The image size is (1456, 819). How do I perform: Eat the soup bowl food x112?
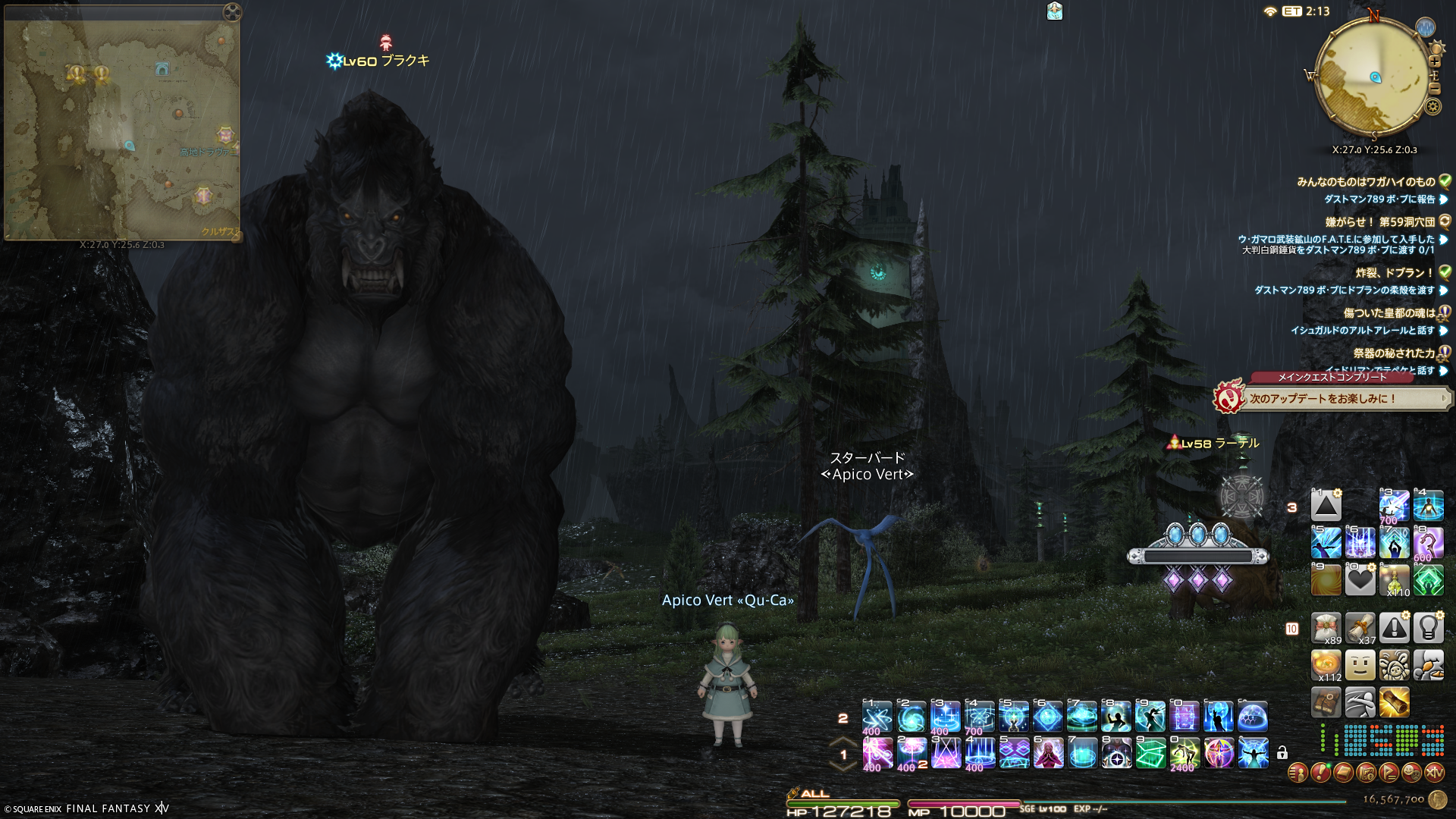pos(1326,666)
